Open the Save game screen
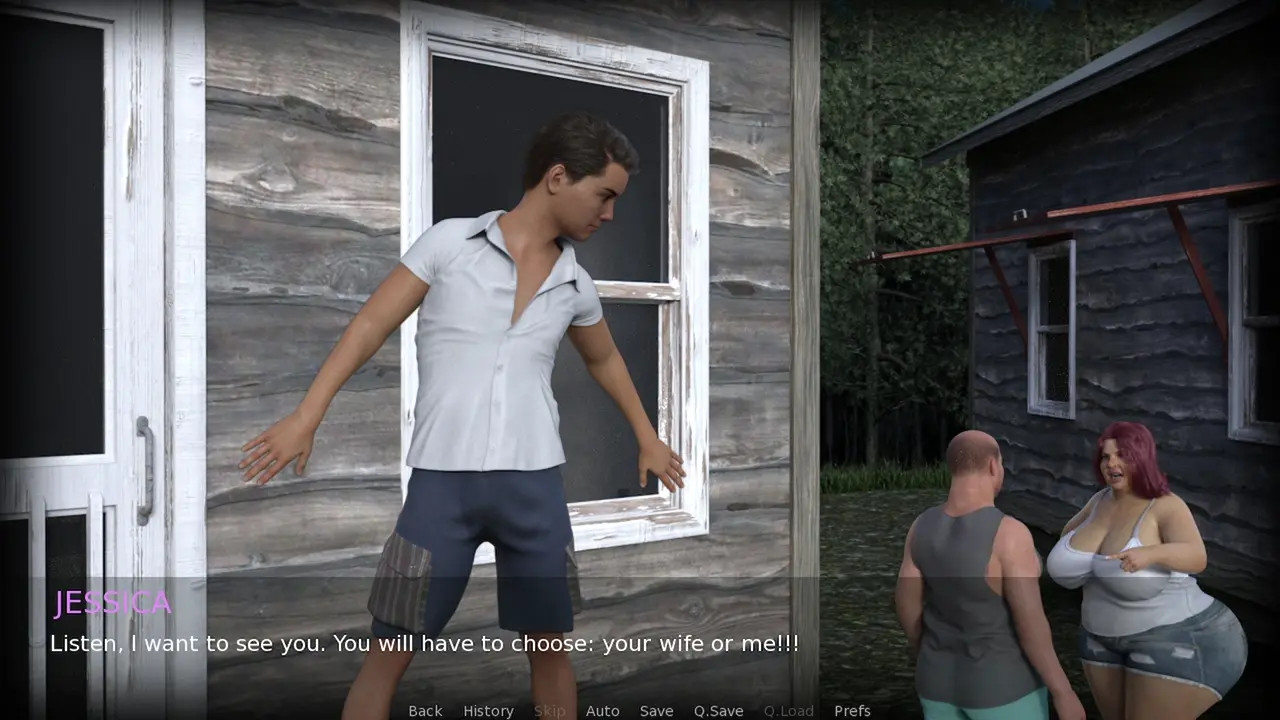The image size is (1280, 720). 656,711
